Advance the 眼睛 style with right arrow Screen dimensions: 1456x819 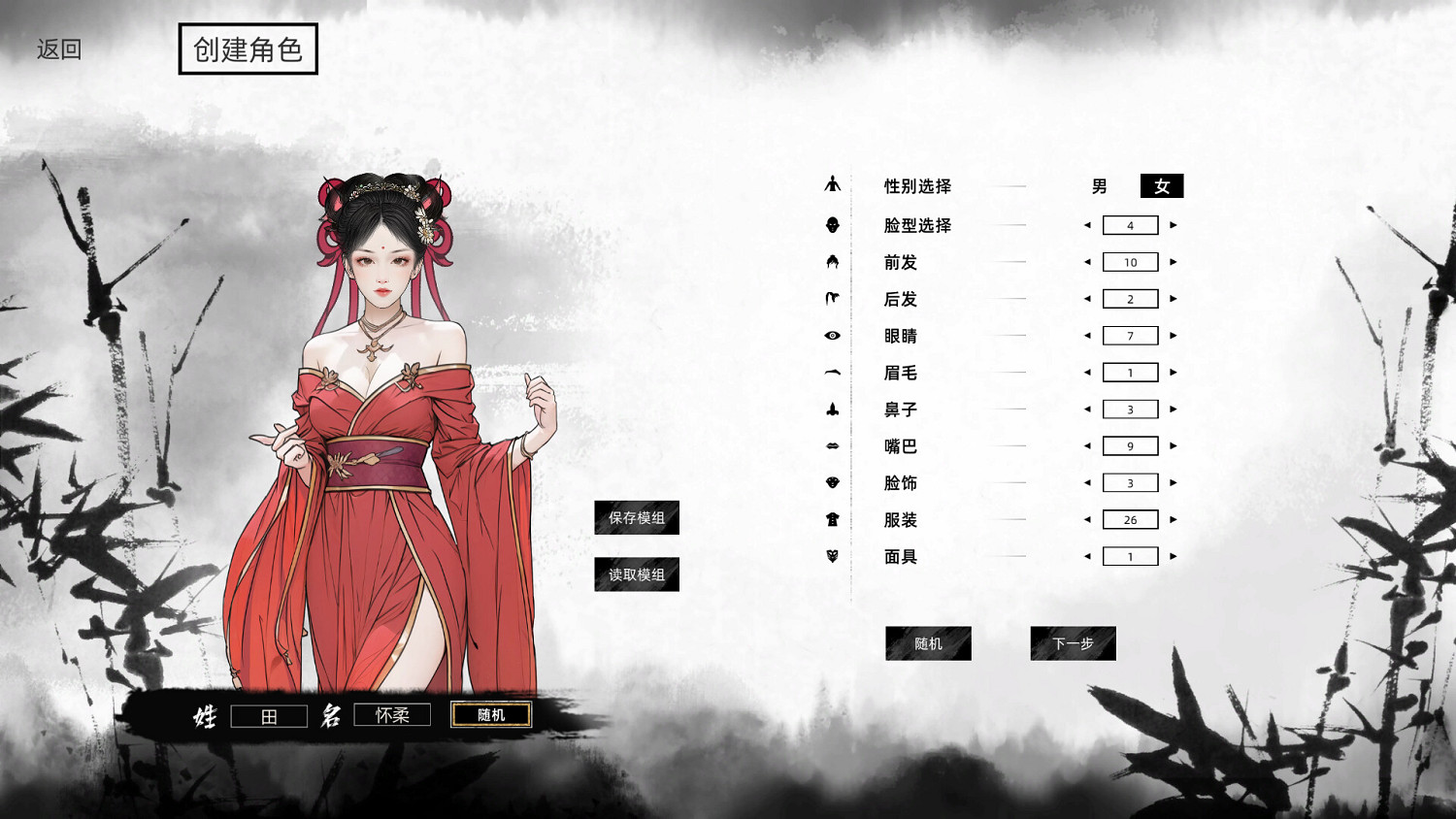coord(1173,335)
